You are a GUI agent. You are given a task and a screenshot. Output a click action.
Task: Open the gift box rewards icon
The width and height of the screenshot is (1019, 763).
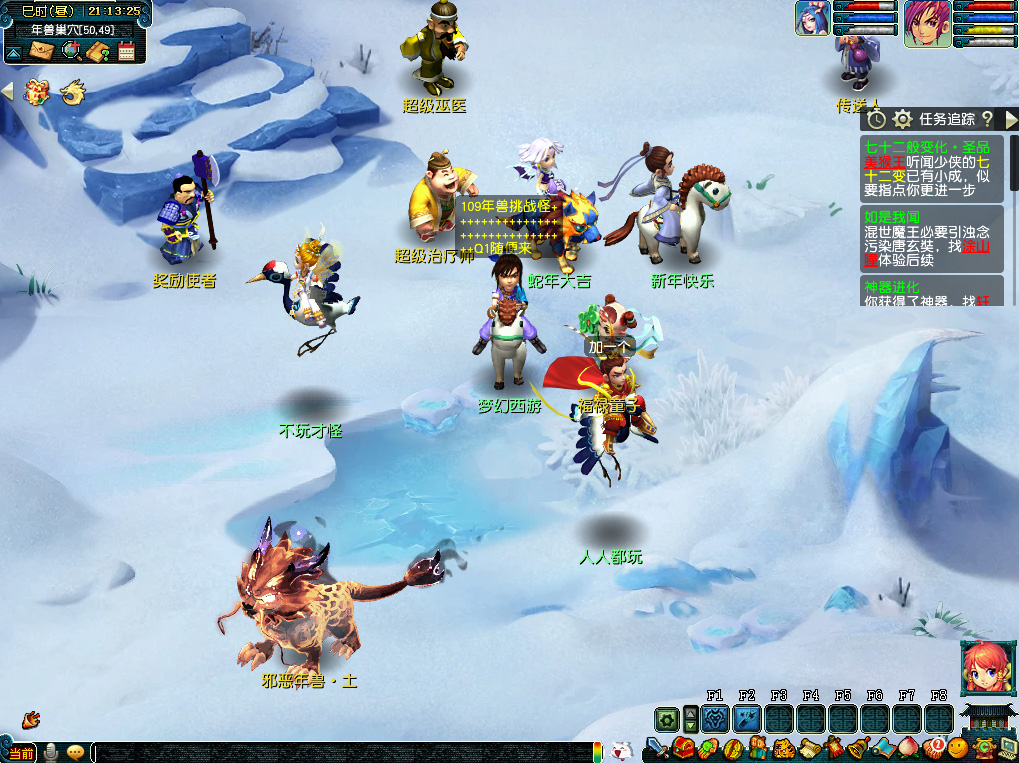pos(37,92)
